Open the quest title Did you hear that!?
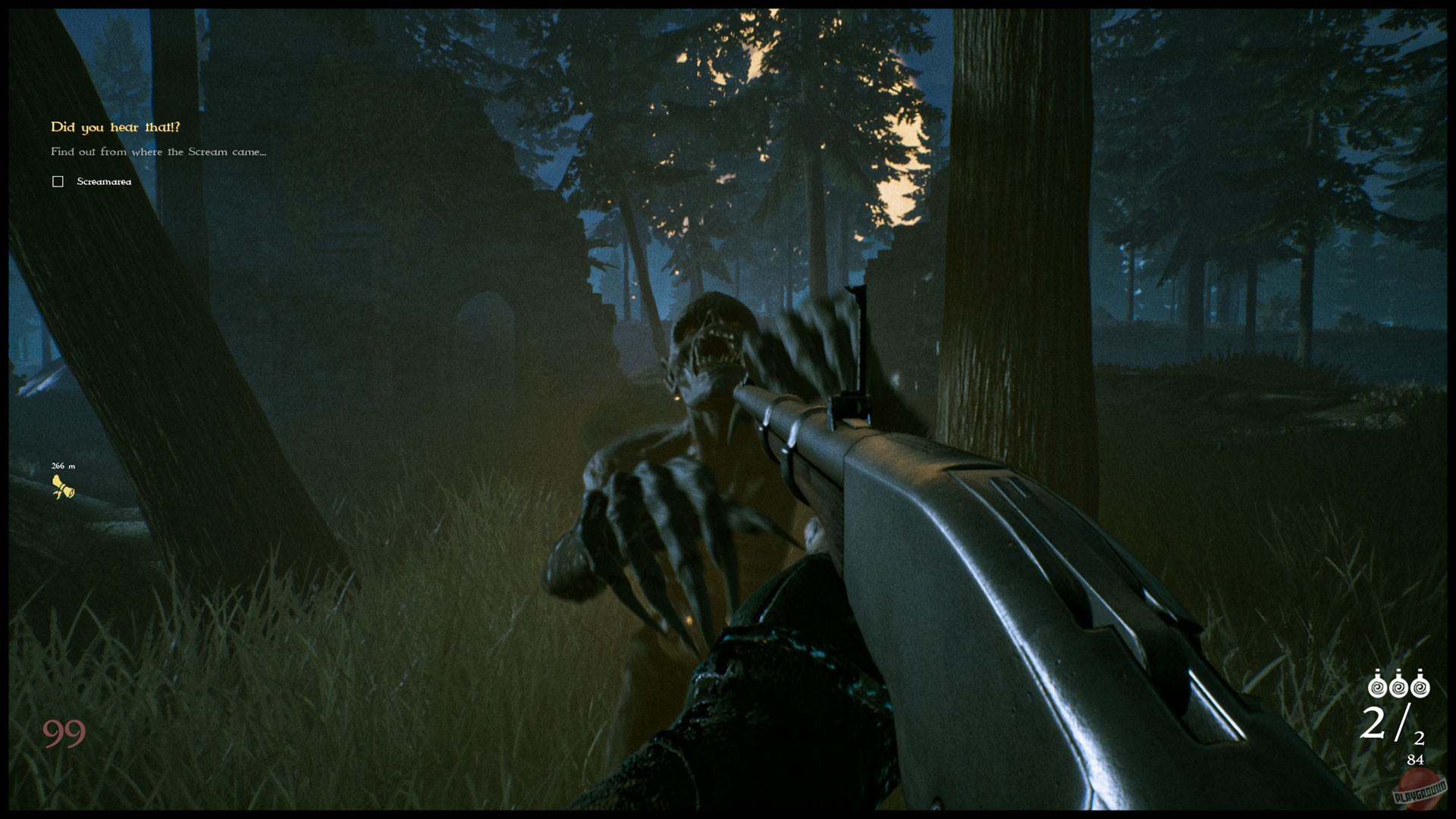Viewport: 1456px width, 819px height. [x=115, y=127]
